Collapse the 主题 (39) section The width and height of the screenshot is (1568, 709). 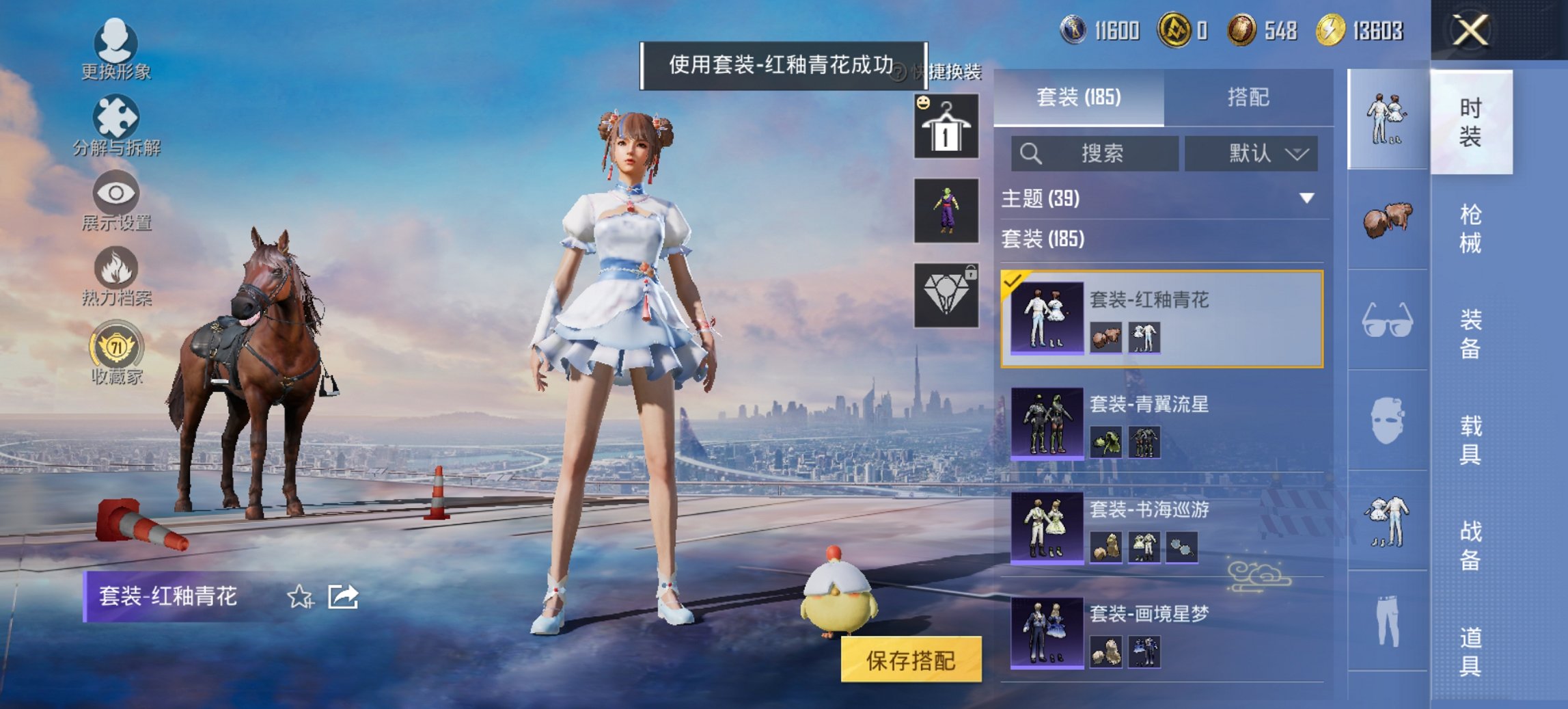1307,199
